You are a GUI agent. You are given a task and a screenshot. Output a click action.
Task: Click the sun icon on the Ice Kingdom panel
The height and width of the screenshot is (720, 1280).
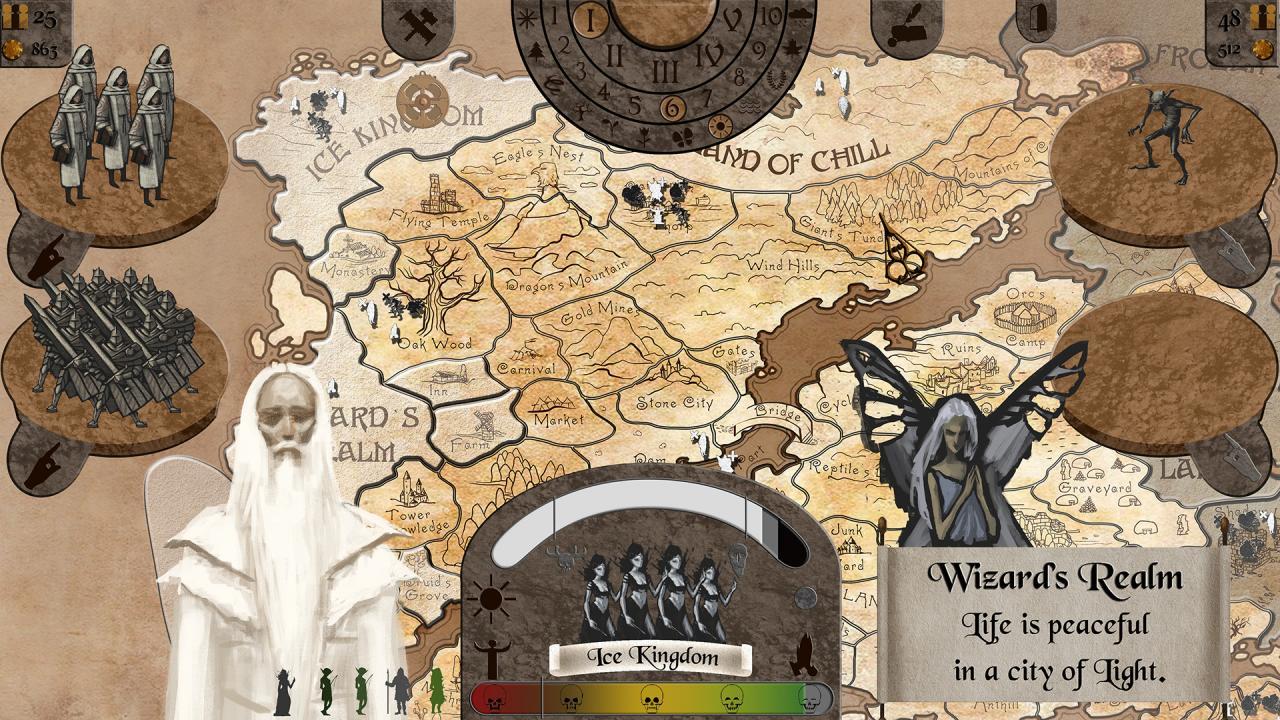pos(491,598)
